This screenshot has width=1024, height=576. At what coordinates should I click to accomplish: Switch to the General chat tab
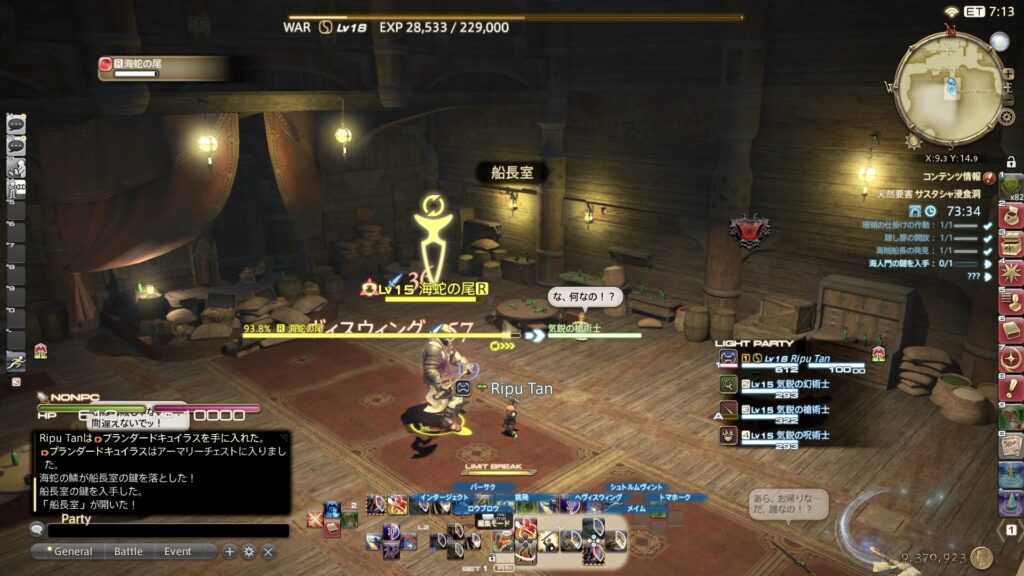(73, 551)
